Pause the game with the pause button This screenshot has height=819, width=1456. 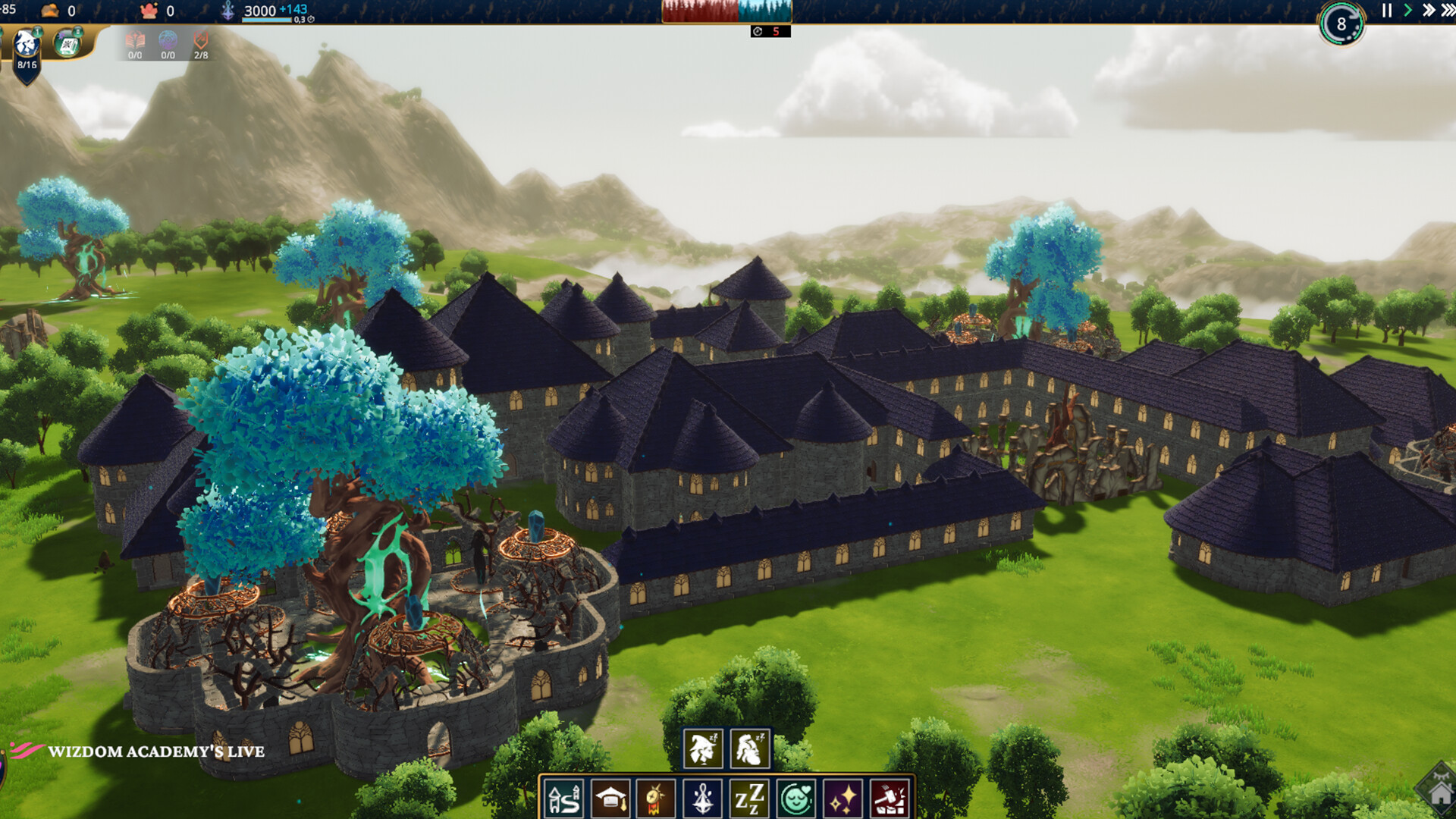click(1387, 11)
